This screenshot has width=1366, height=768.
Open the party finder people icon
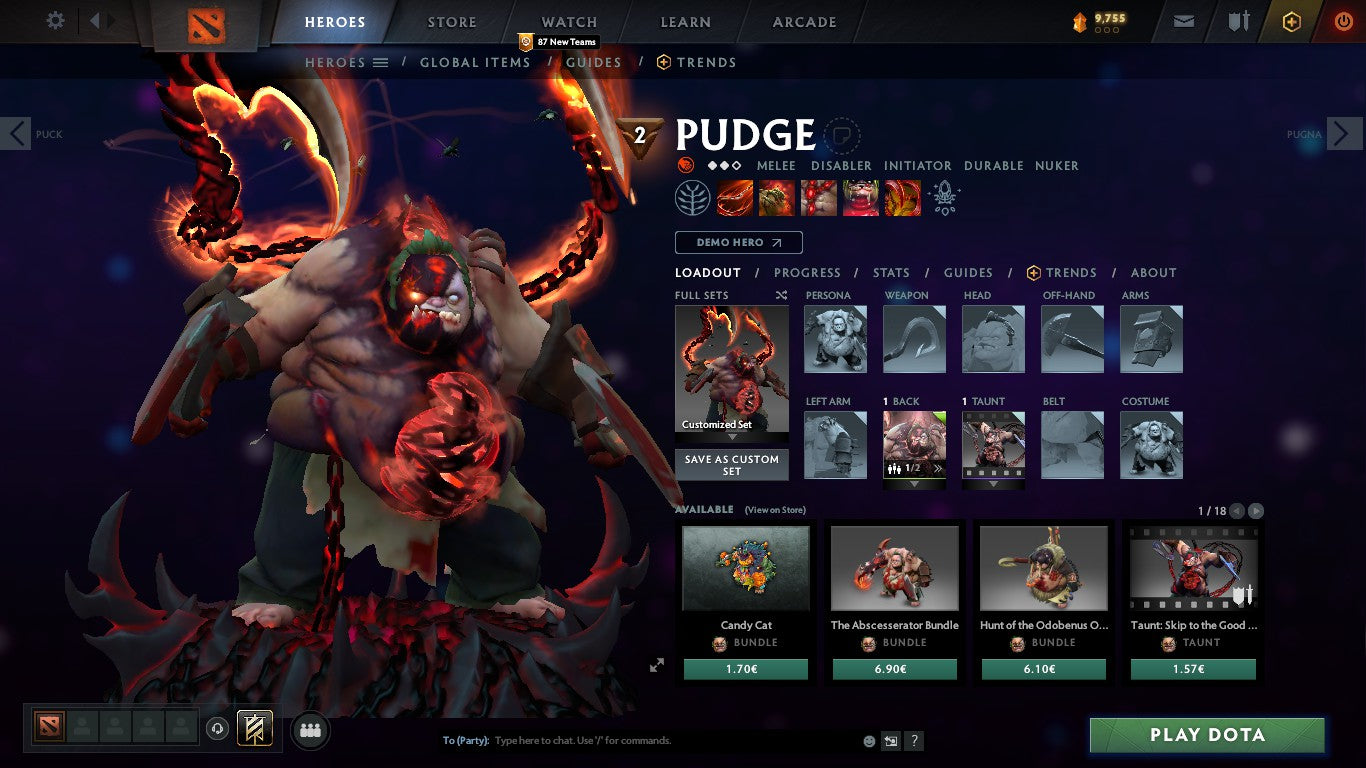click(x=309, y=730)
